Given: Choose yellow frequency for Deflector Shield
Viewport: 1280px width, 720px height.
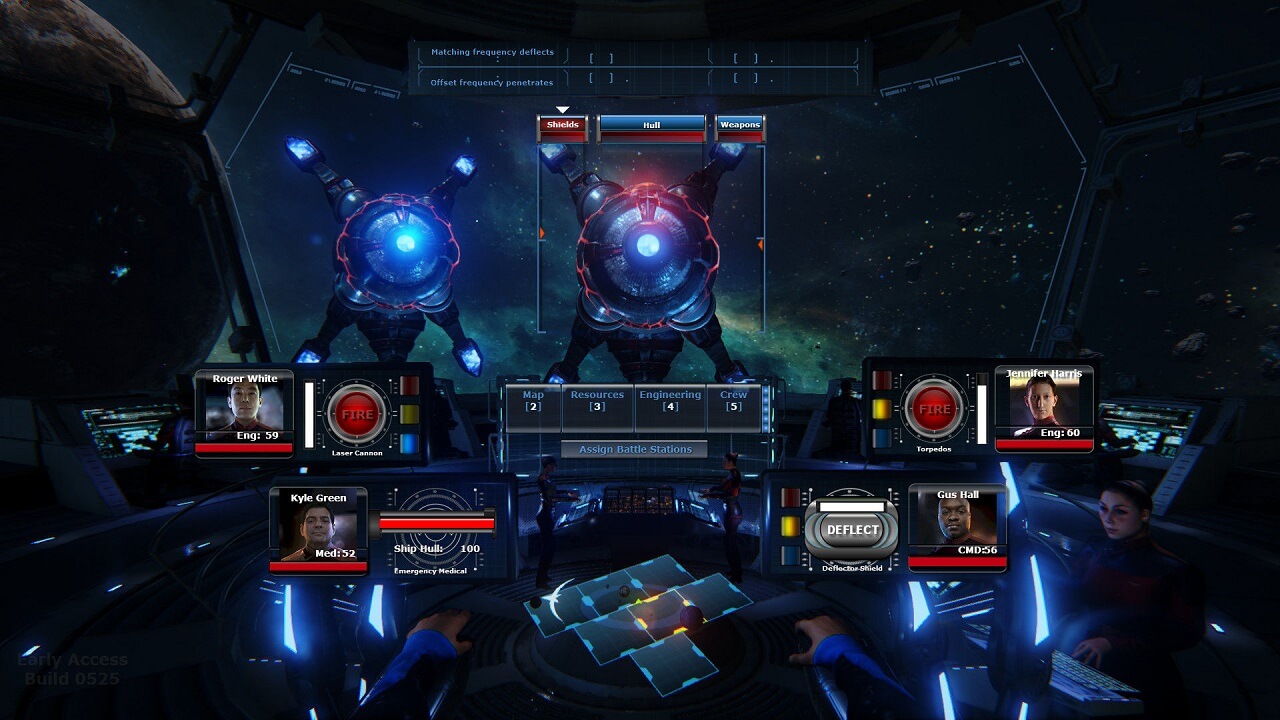Looking at the screenshot, I should tap(790, 526).
